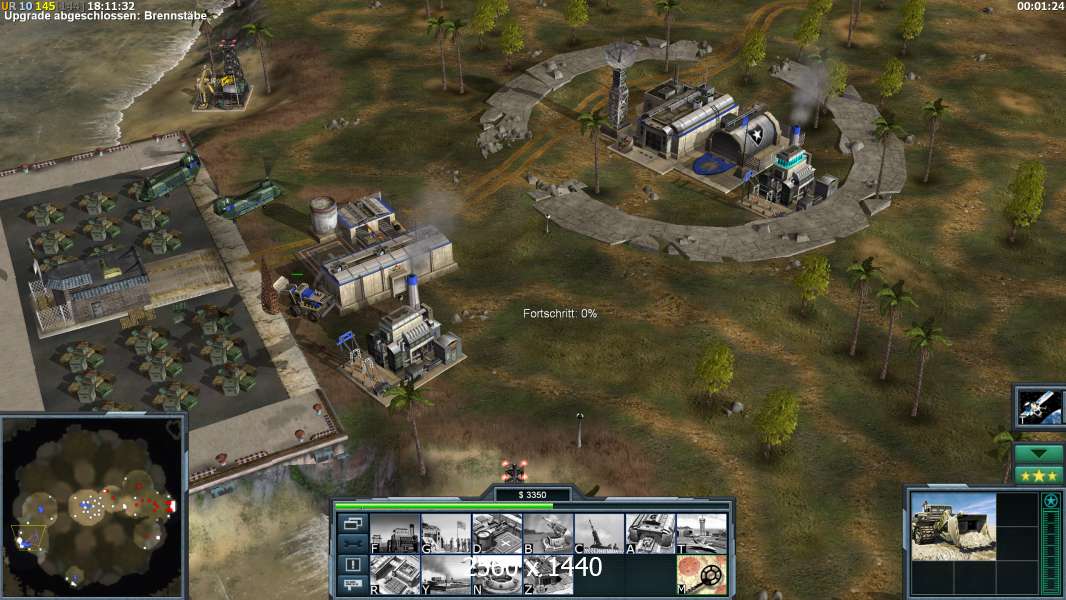Screen dimensions: 1066x600
Task: Open the exclamation mark alert button
Action: coord(351,564)
